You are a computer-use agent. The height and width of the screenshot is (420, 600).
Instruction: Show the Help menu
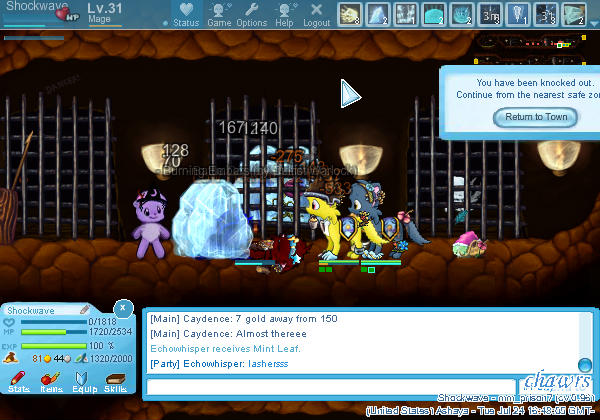(x=285, y=15)
